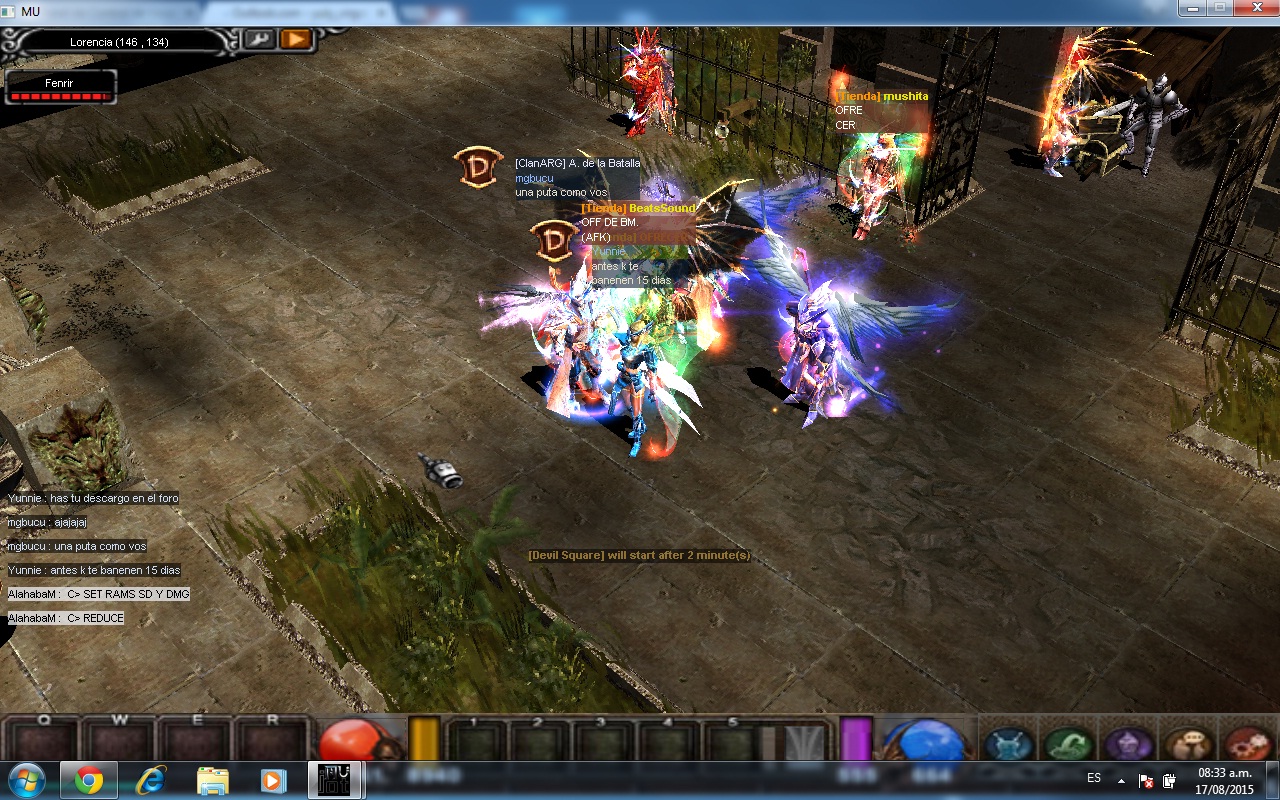Open the purple round menu icon
Image resolution: width=1280 pixels, height=800 pixels.
click(x=1128, y=744)
